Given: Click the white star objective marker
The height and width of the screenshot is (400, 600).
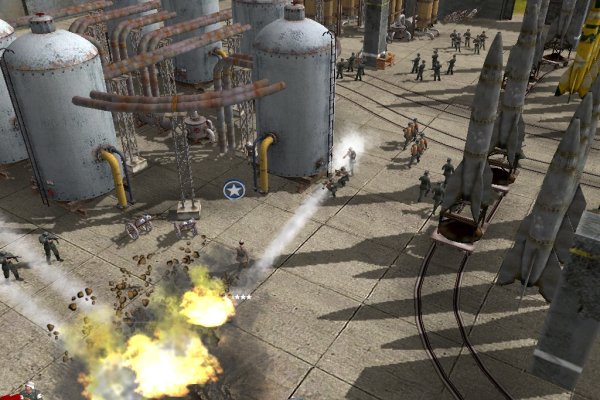Looking at the screenshot, I should (x=234, y=190).
